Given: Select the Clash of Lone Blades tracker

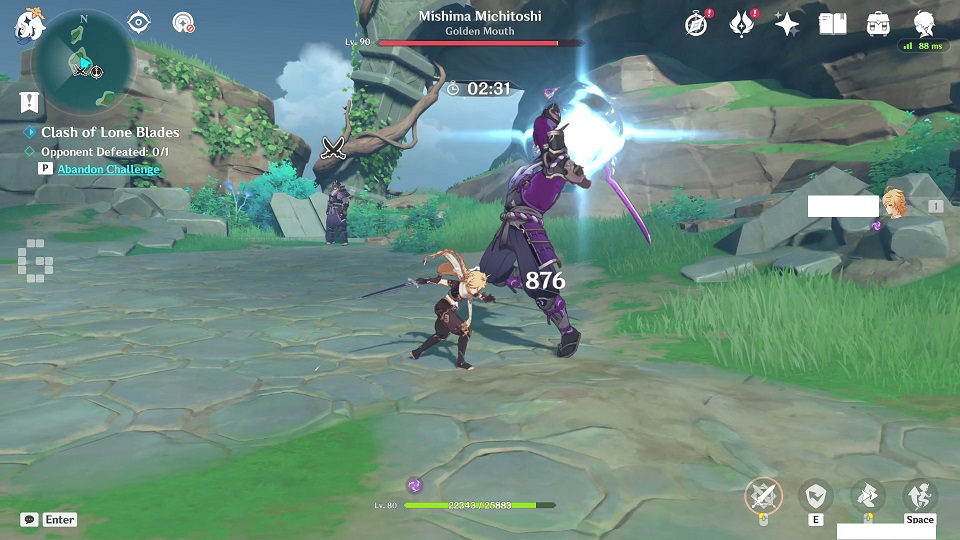Looking at the screenshot, I should (110, 132).
